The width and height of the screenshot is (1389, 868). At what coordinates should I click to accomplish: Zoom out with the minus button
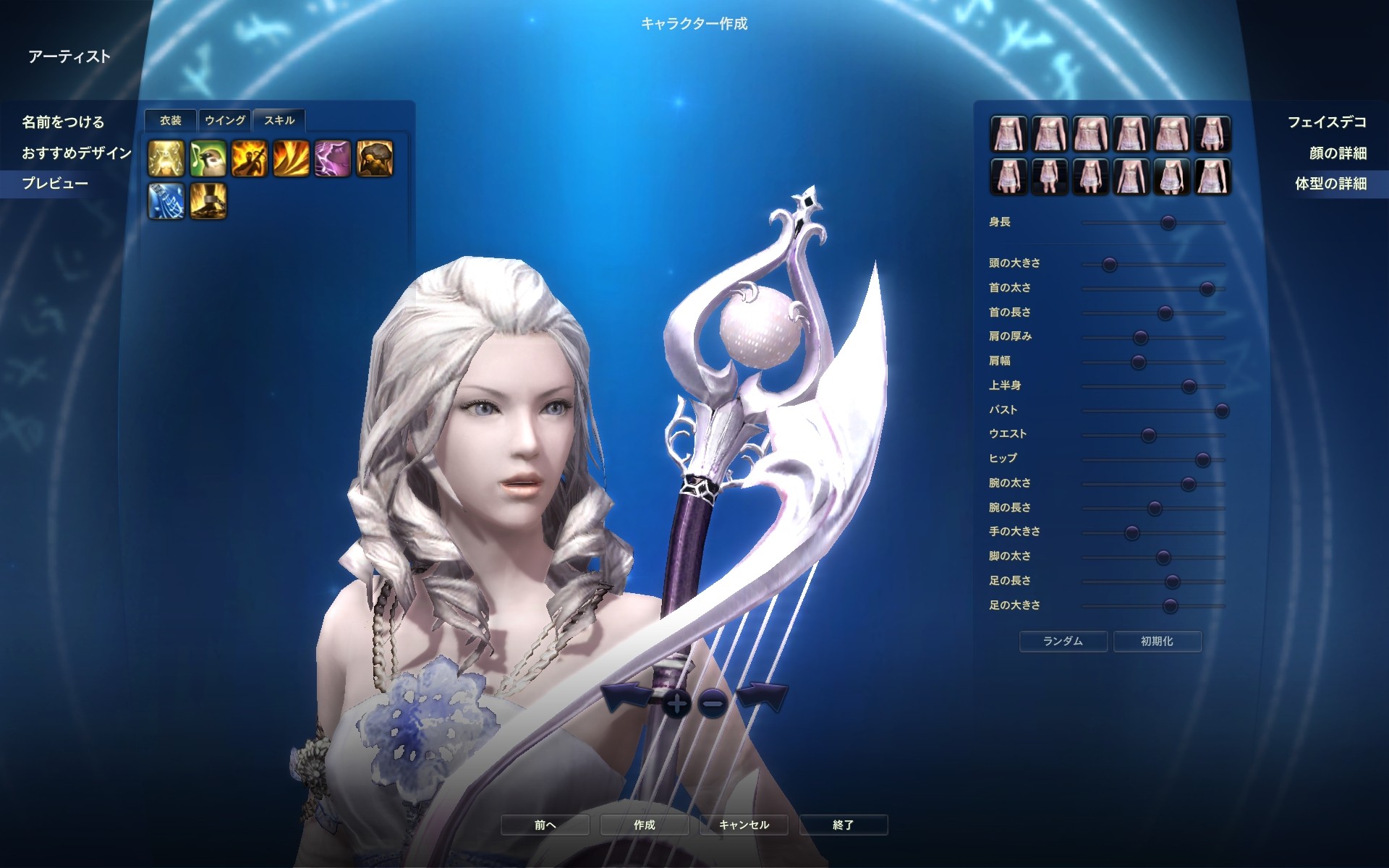point(713,703)
